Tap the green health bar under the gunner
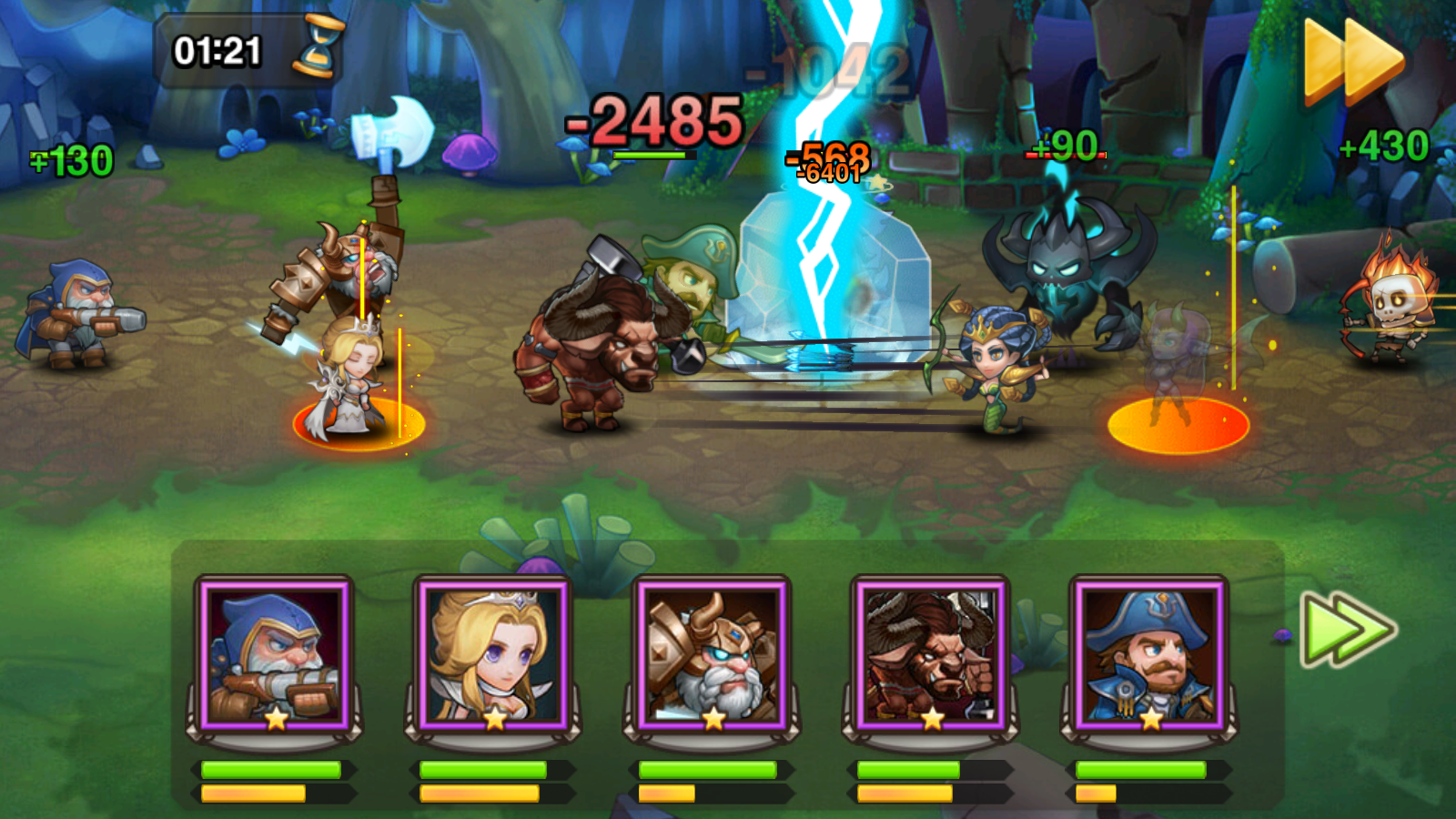 (x=269, y=770)
